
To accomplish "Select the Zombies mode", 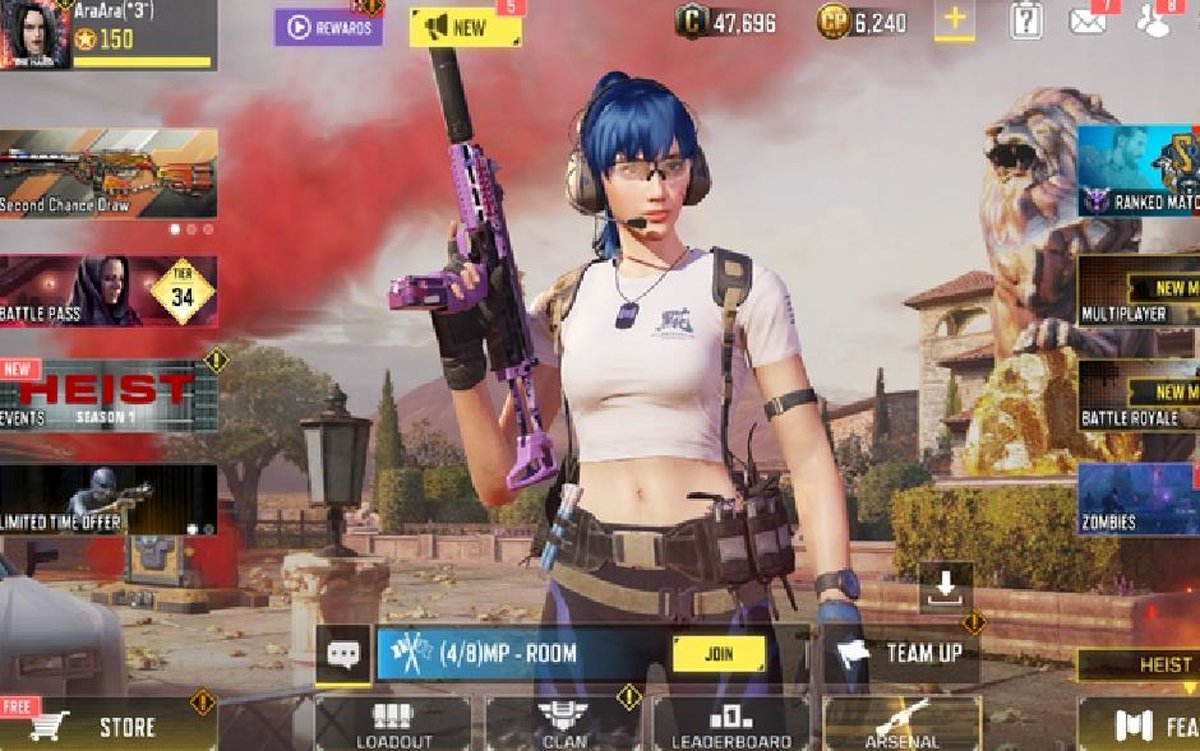I will coord(1139,499).
